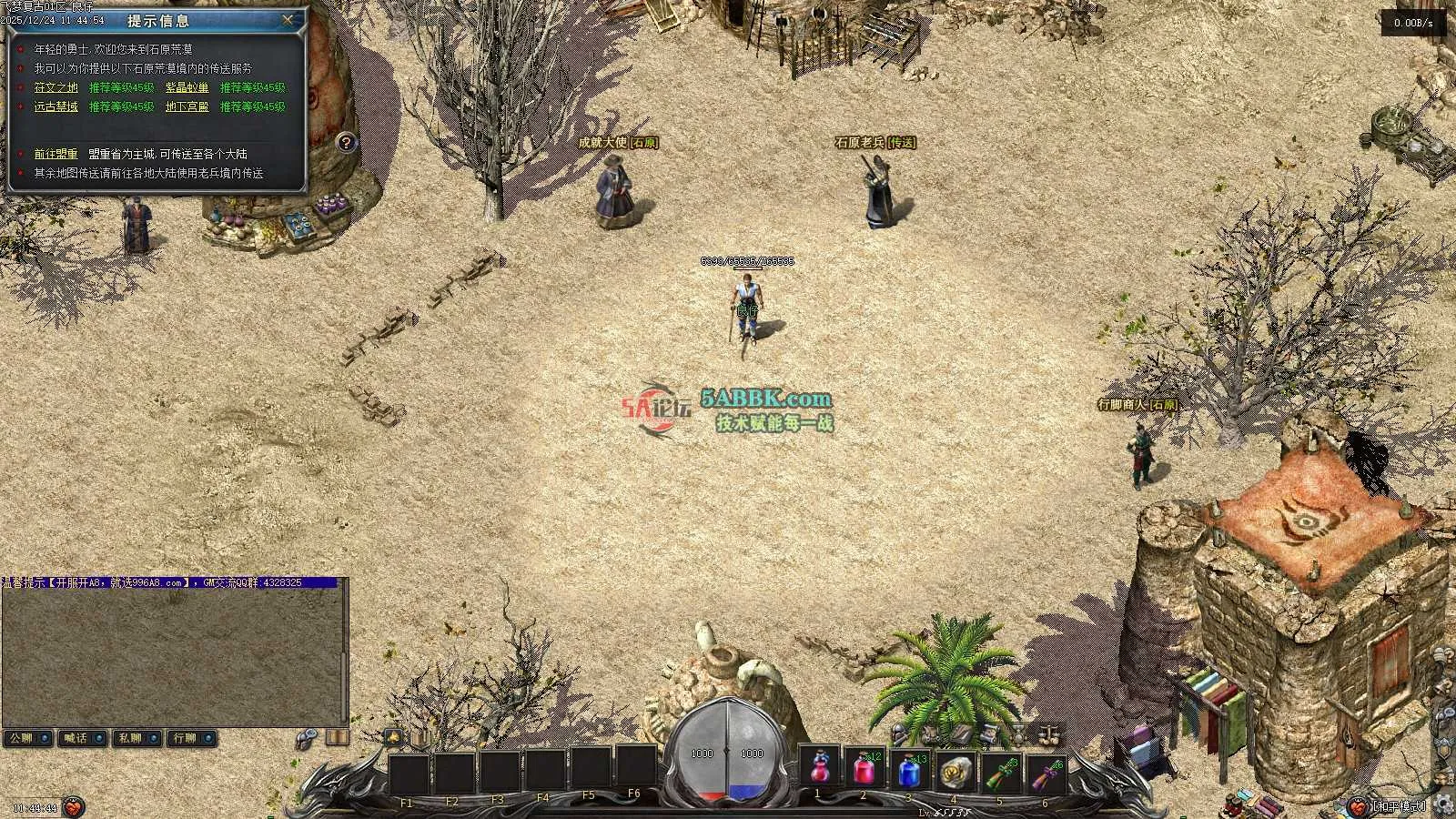Select the 远古禁域 teleport link
Screen dimensions: 1456x819
tap(56, 106)
